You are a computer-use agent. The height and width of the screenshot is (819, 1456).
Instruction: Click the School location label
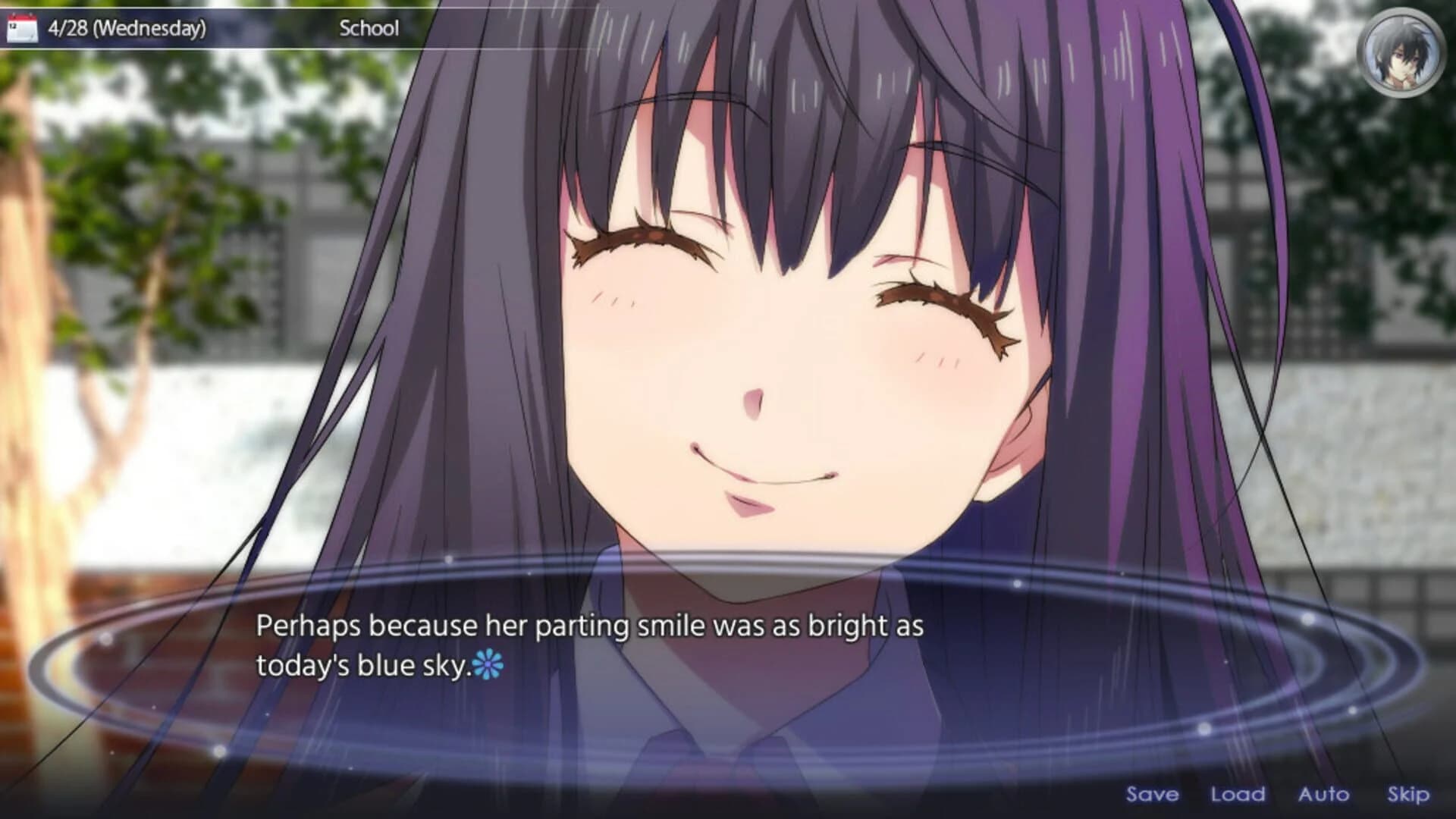pyautogui.click(x=369, y=28)
